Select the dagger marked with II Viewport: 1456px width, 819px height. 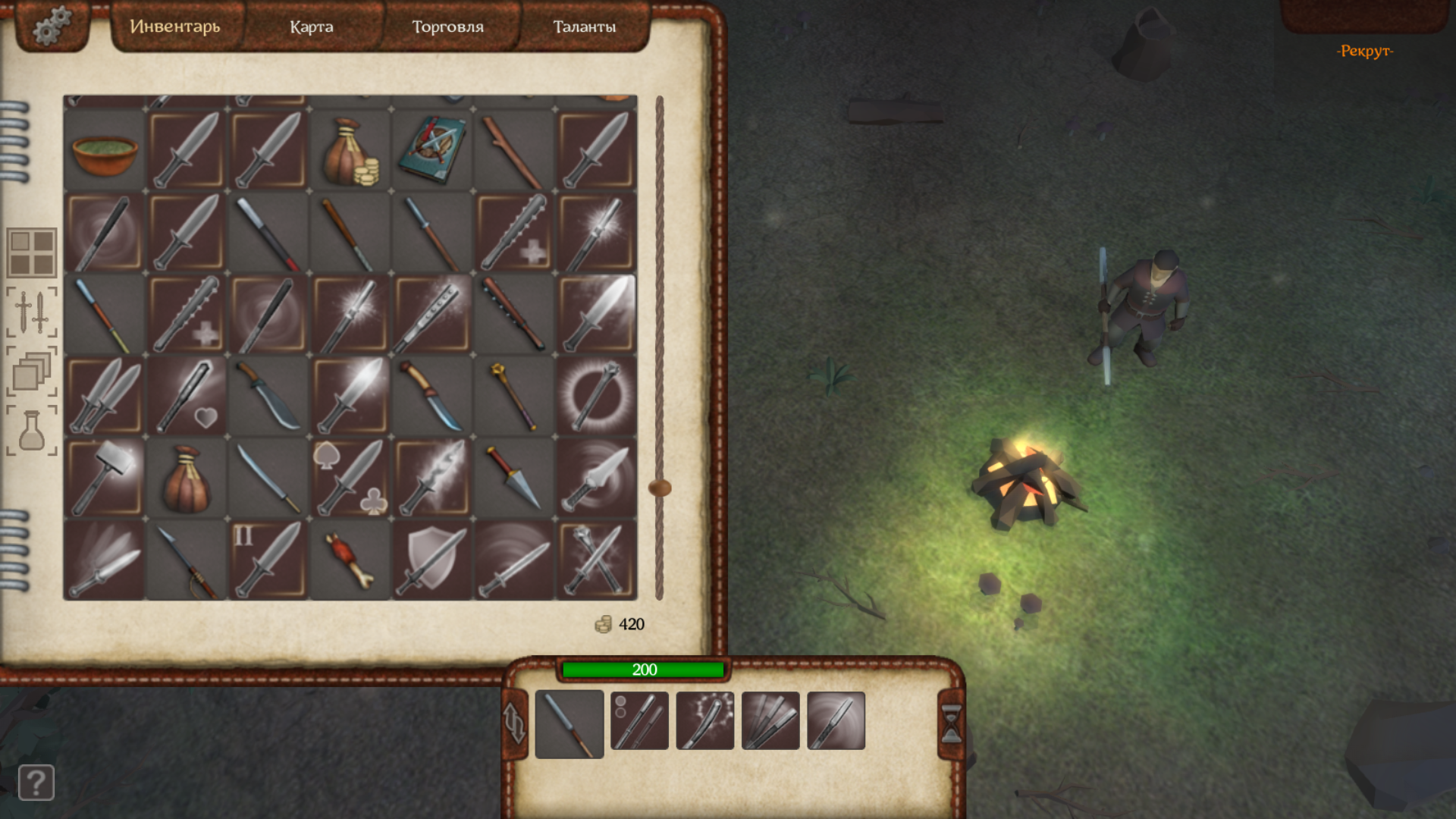click(x=268, y=560)
